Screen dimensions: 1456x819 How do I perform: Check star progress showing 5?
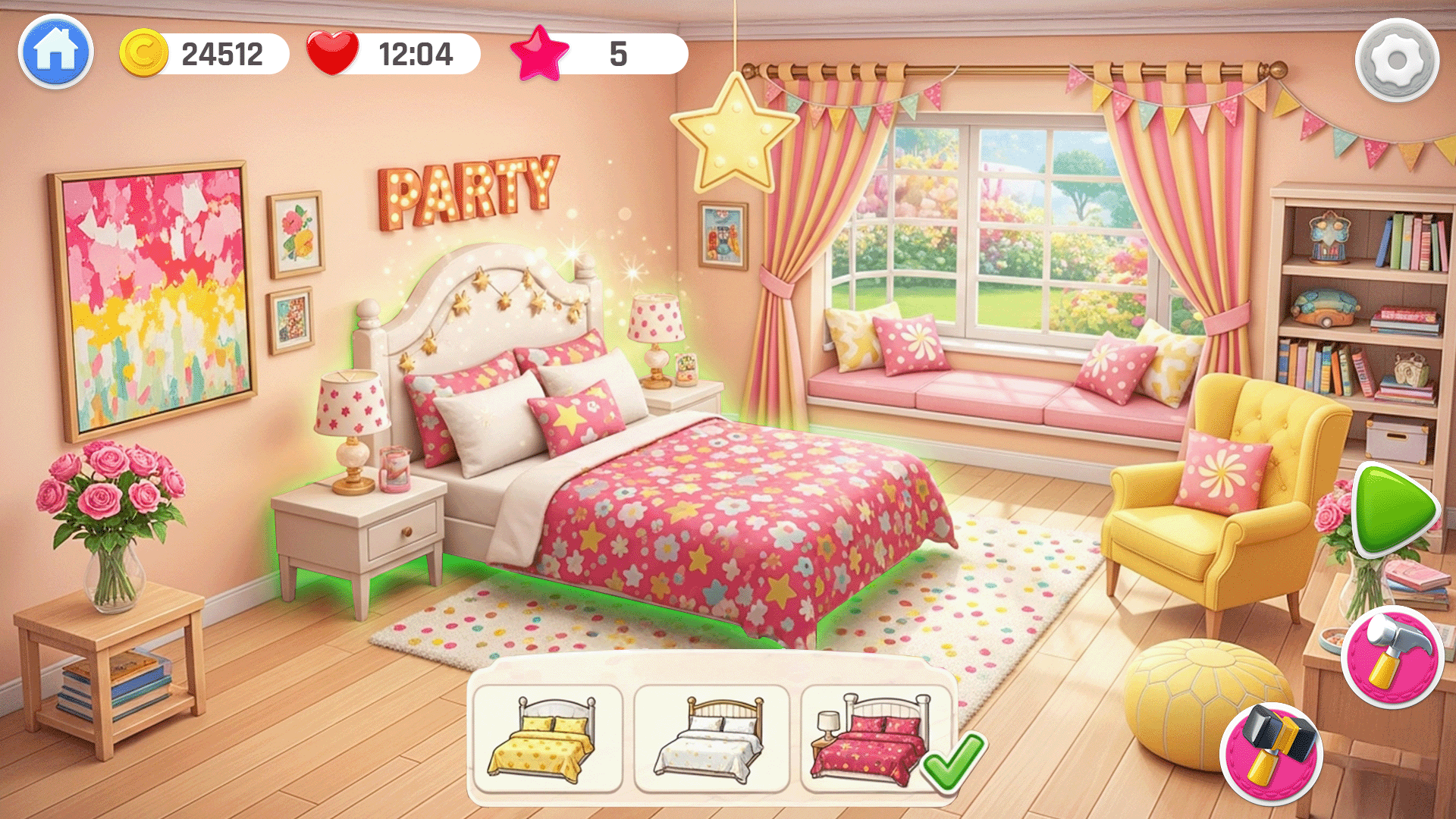(620, 52)
